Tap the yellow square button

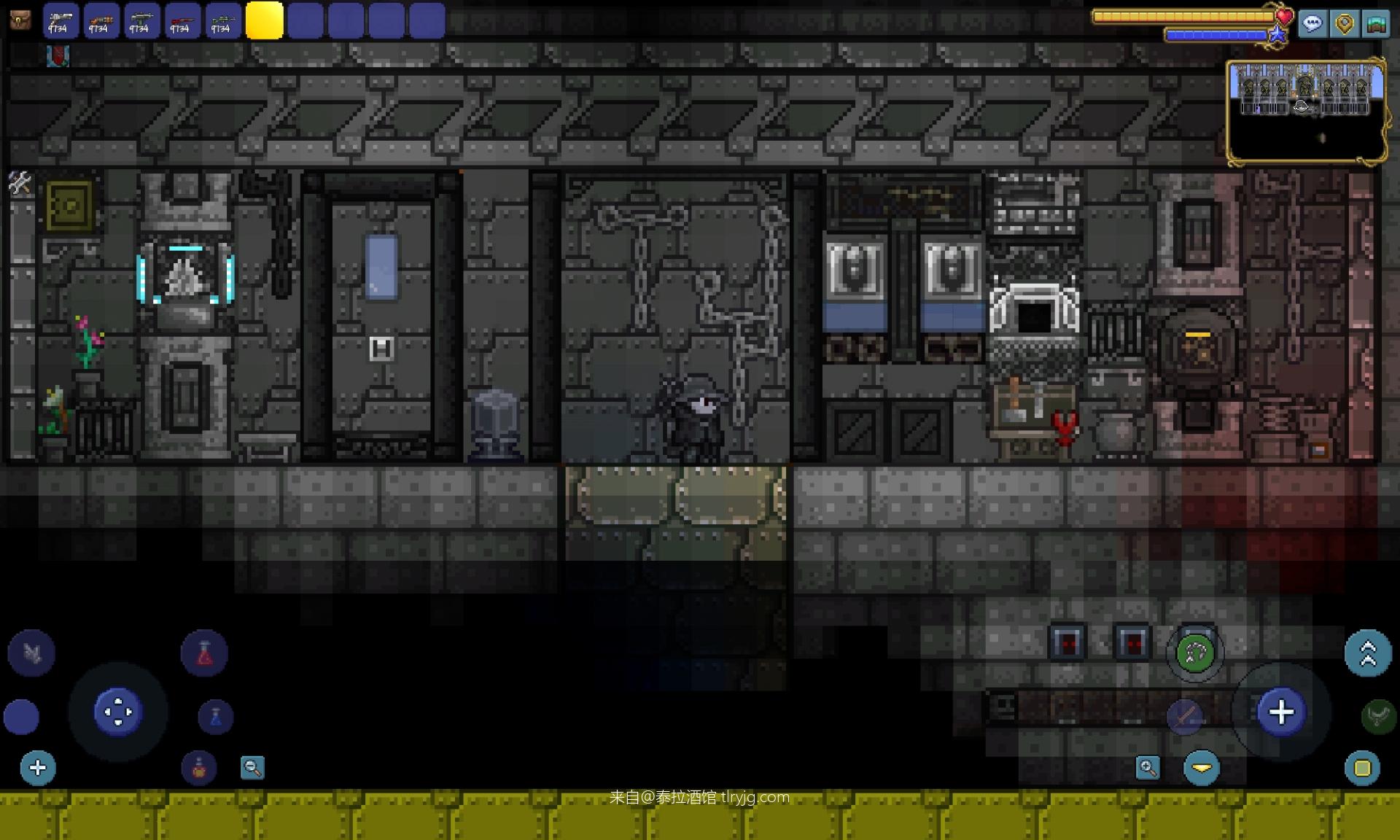click(x=1362, y=768)
